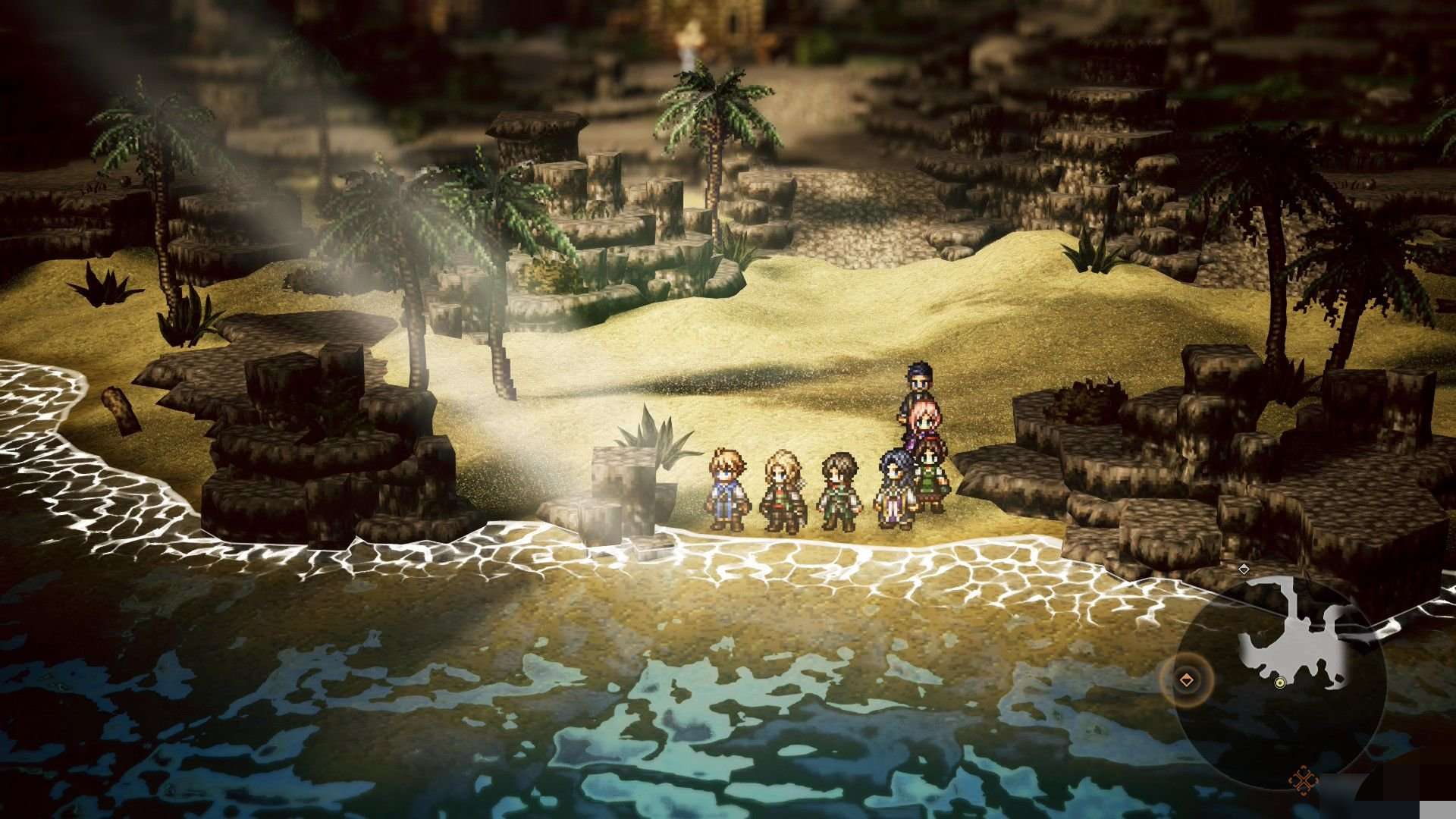Click the white diamond marker above the minimap

click(1244, 570)
